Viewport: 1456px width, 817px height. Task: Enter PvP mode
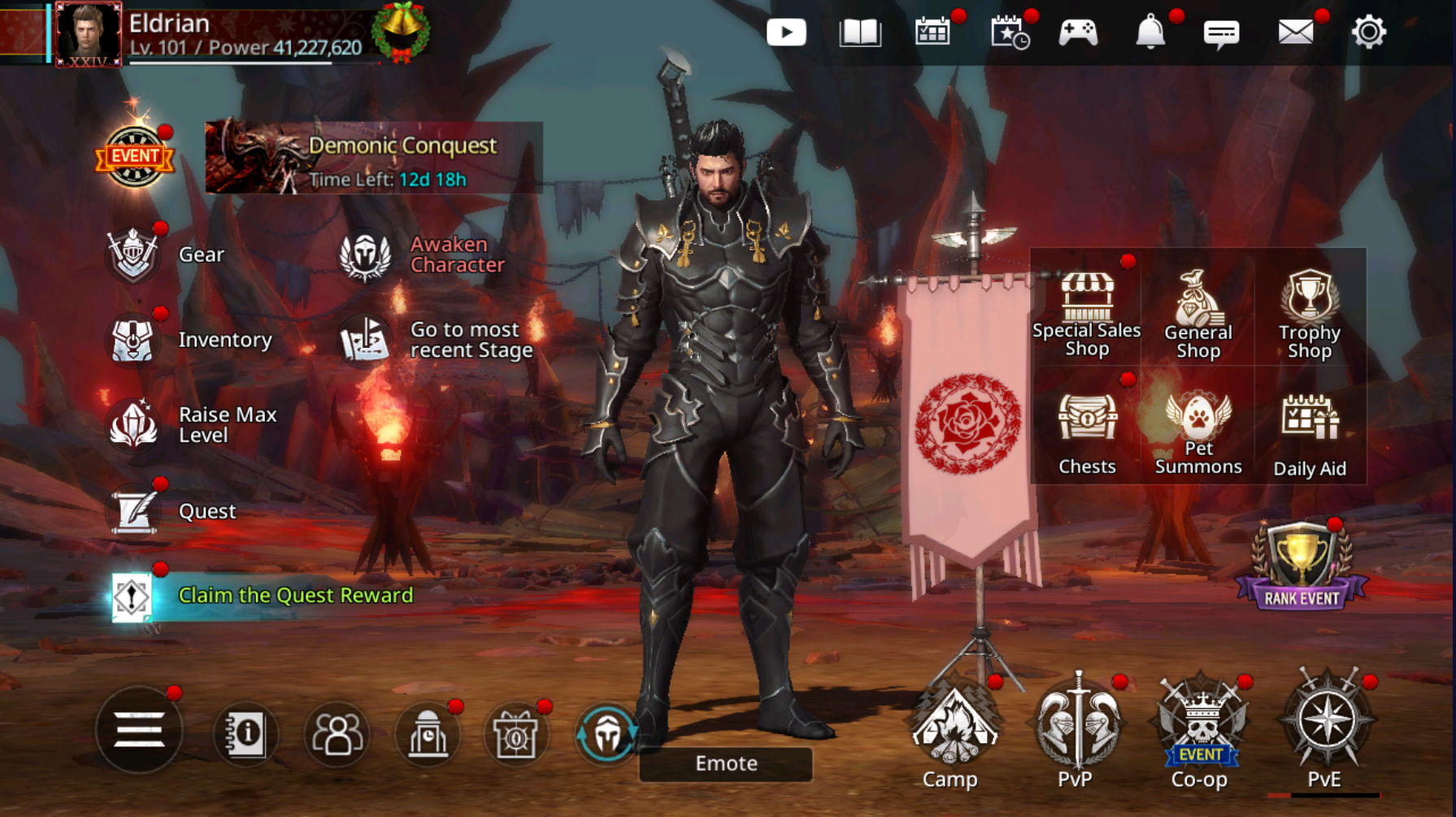coord(1076,732)
